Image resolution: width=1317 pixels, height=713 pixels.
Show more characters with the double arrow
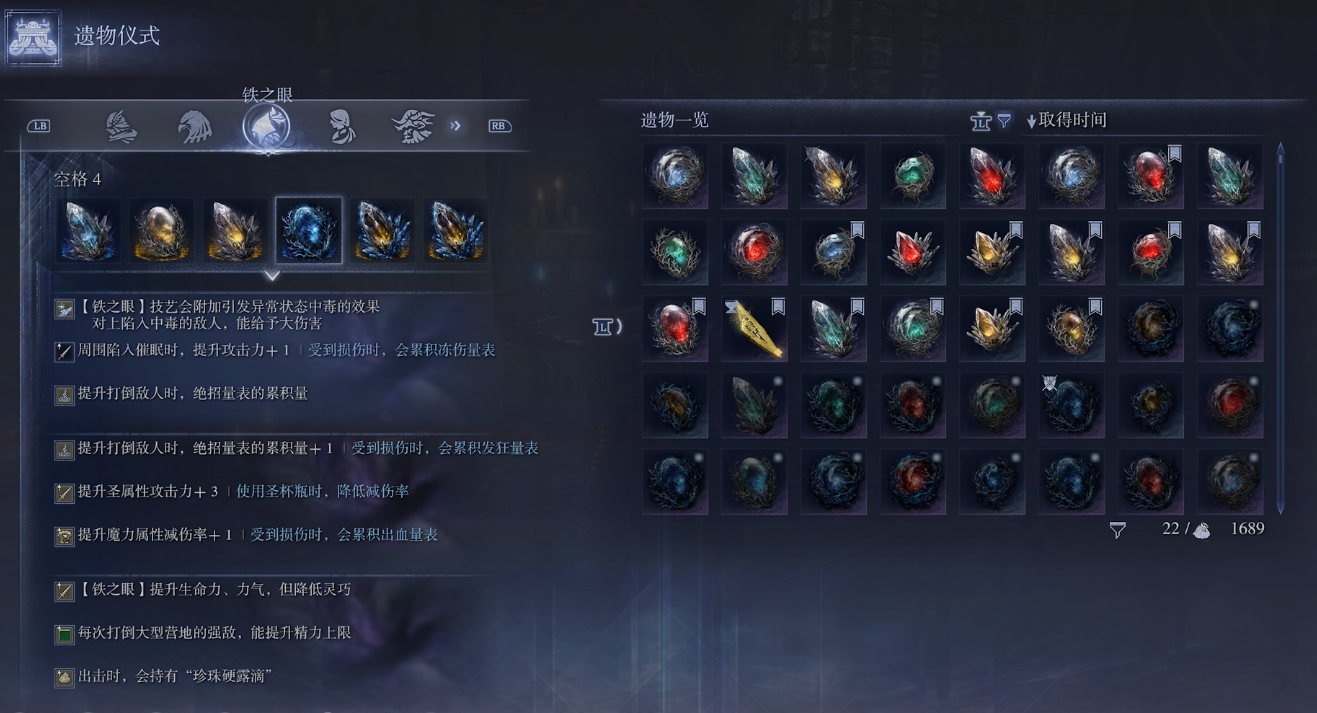456,126
